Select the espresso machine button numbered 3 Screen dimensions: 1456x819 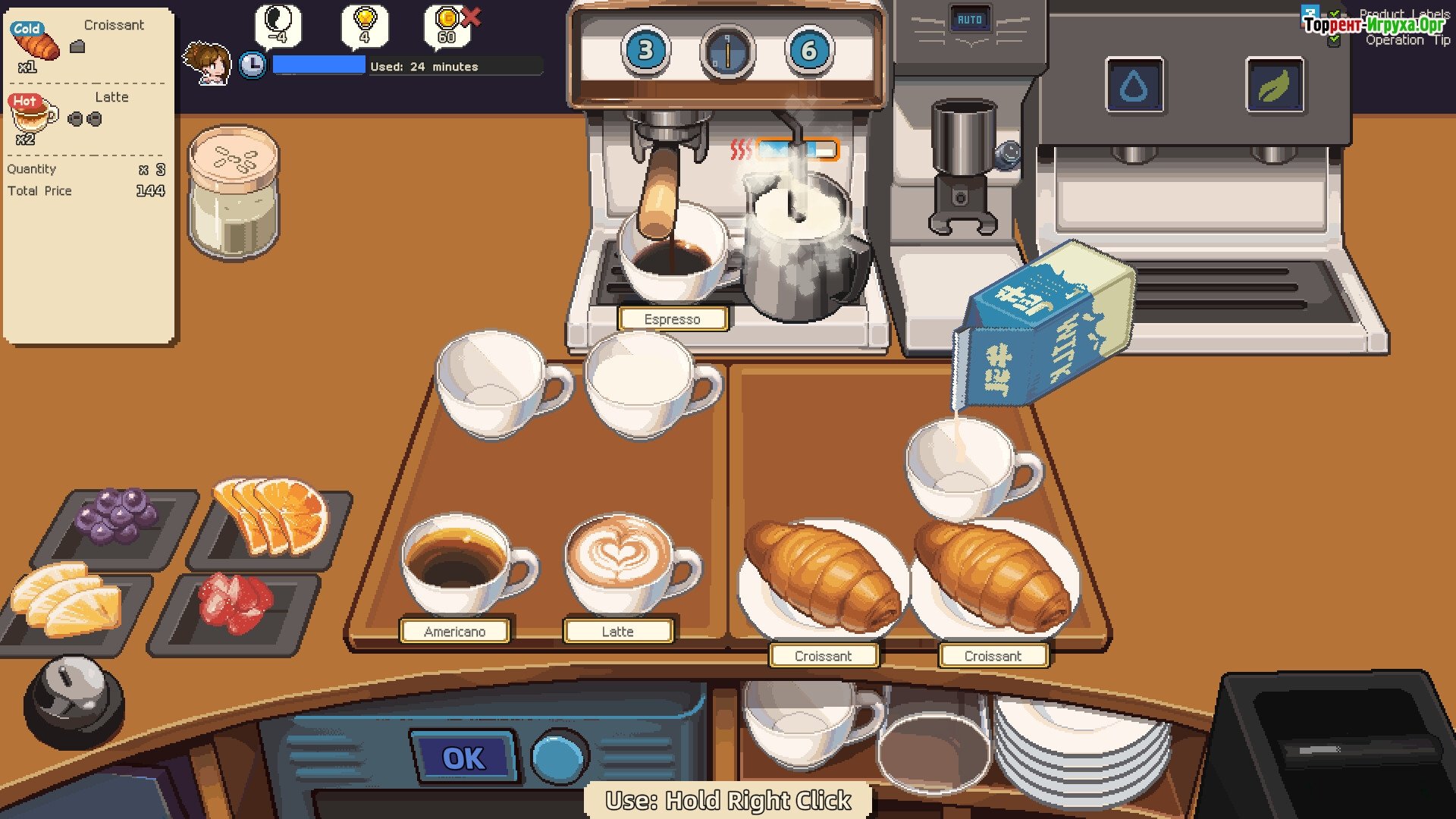coord(645,51)
